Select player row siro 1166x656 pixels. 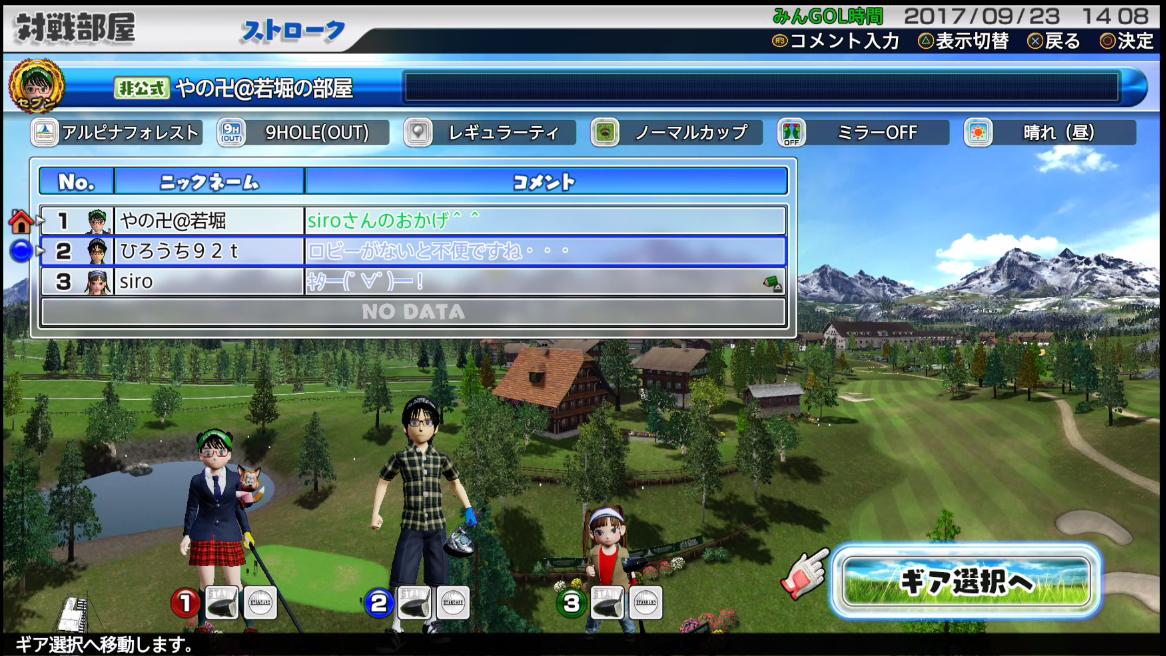pos(412,282)
